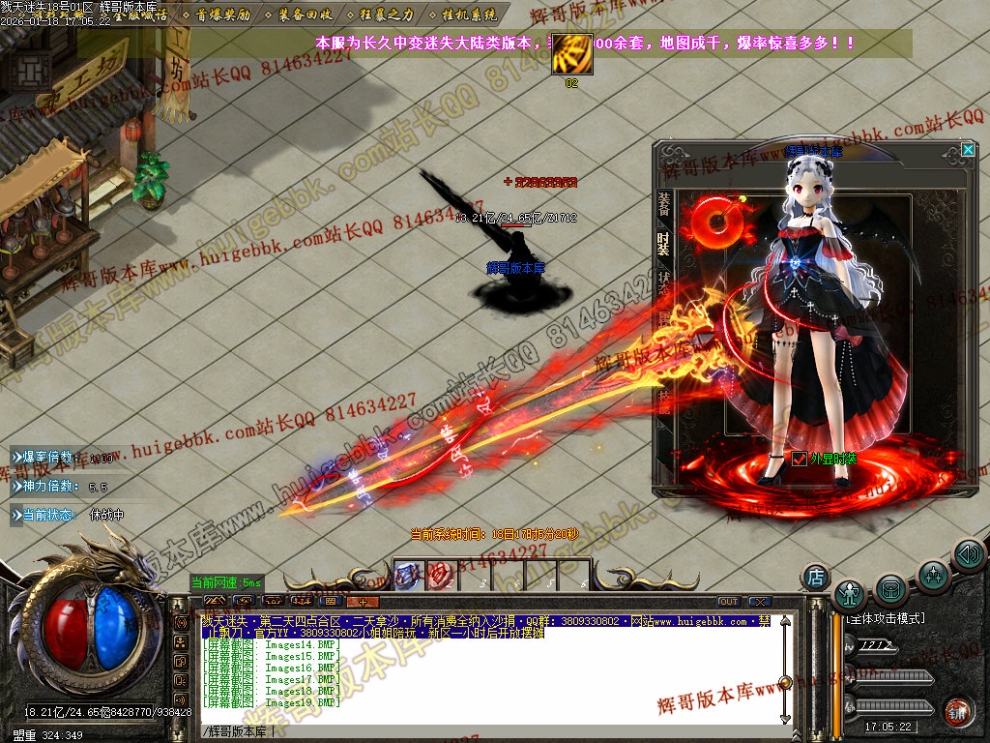Select the 时装 fashion tab
The width and height of the screenshot is (990, 743).
pyautogui.click(x=664, y=243)
